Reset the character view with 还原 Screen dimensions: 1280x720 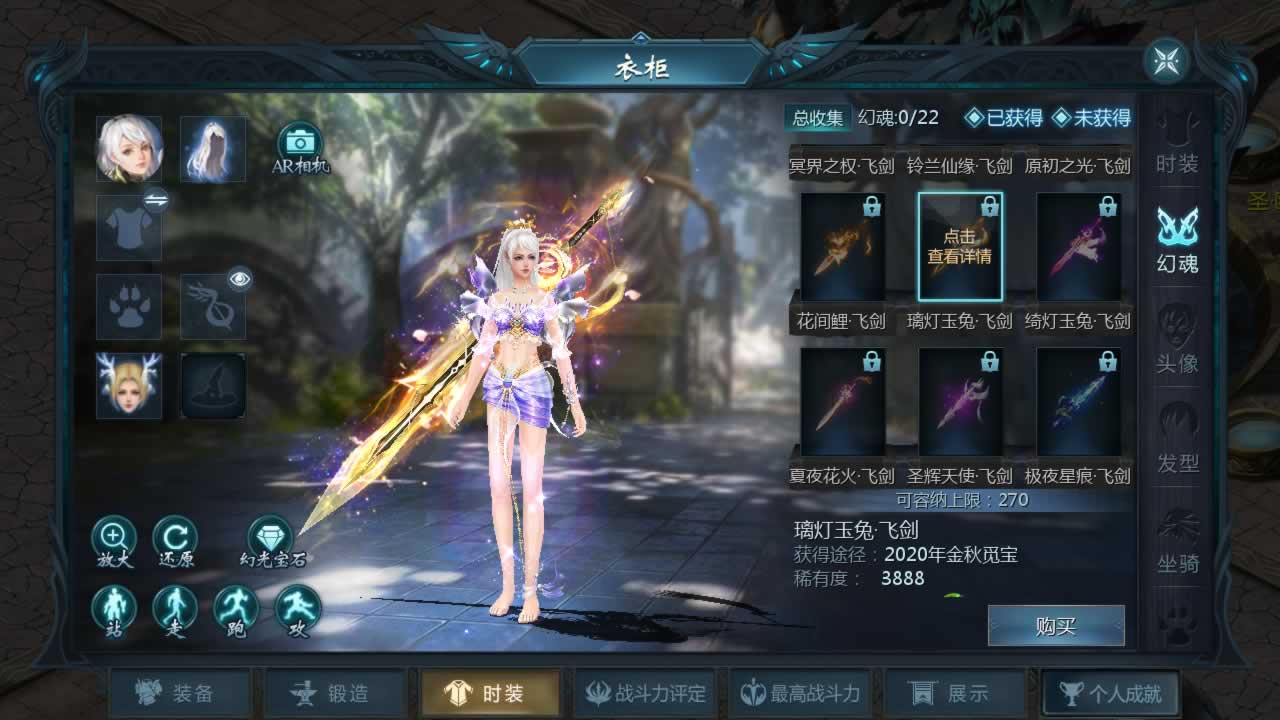(x=175, y=538)
